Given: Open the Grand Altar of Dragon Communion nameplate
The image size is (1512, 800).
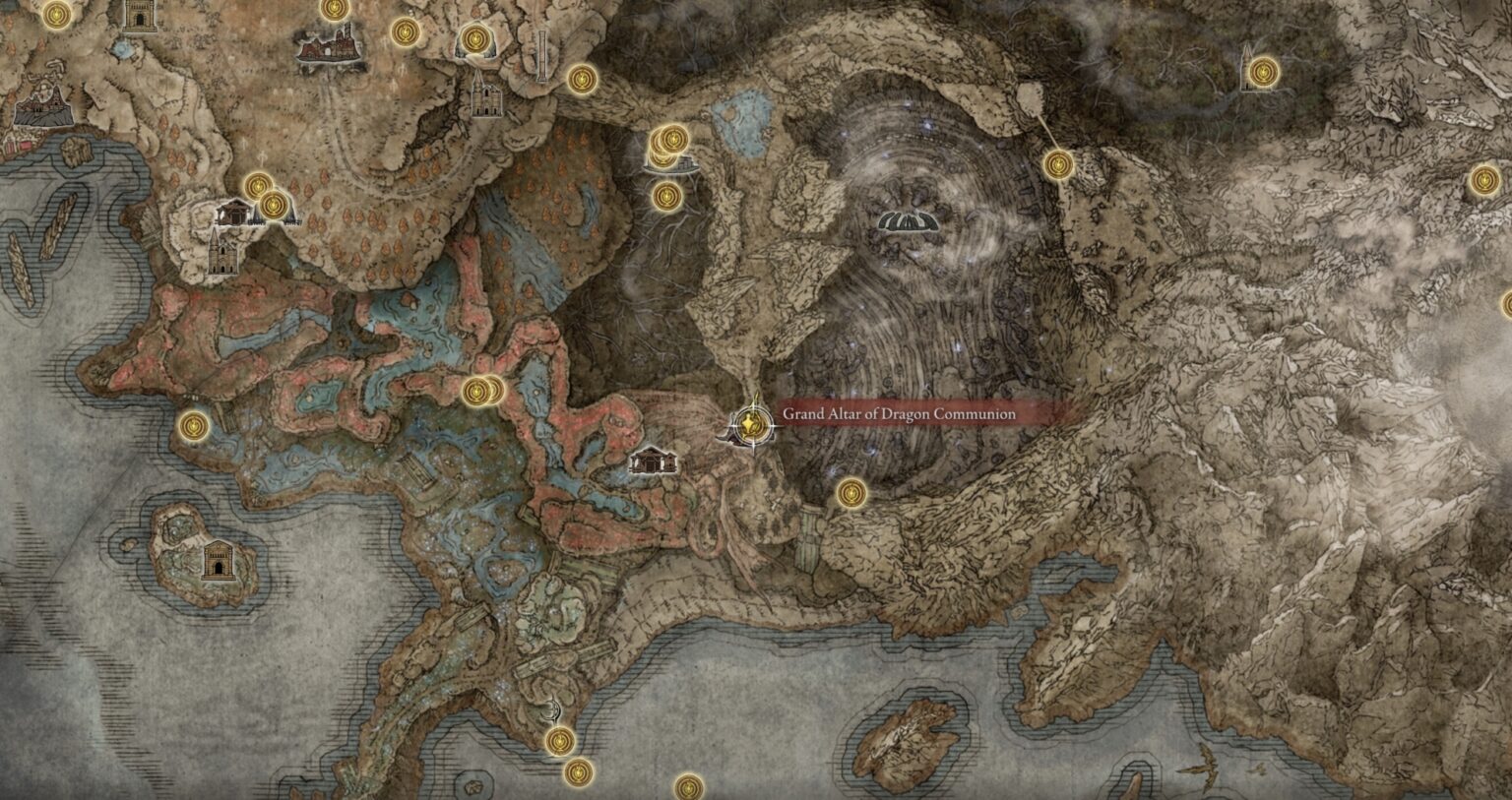Looking at the screenshot, I should (896, 415).
